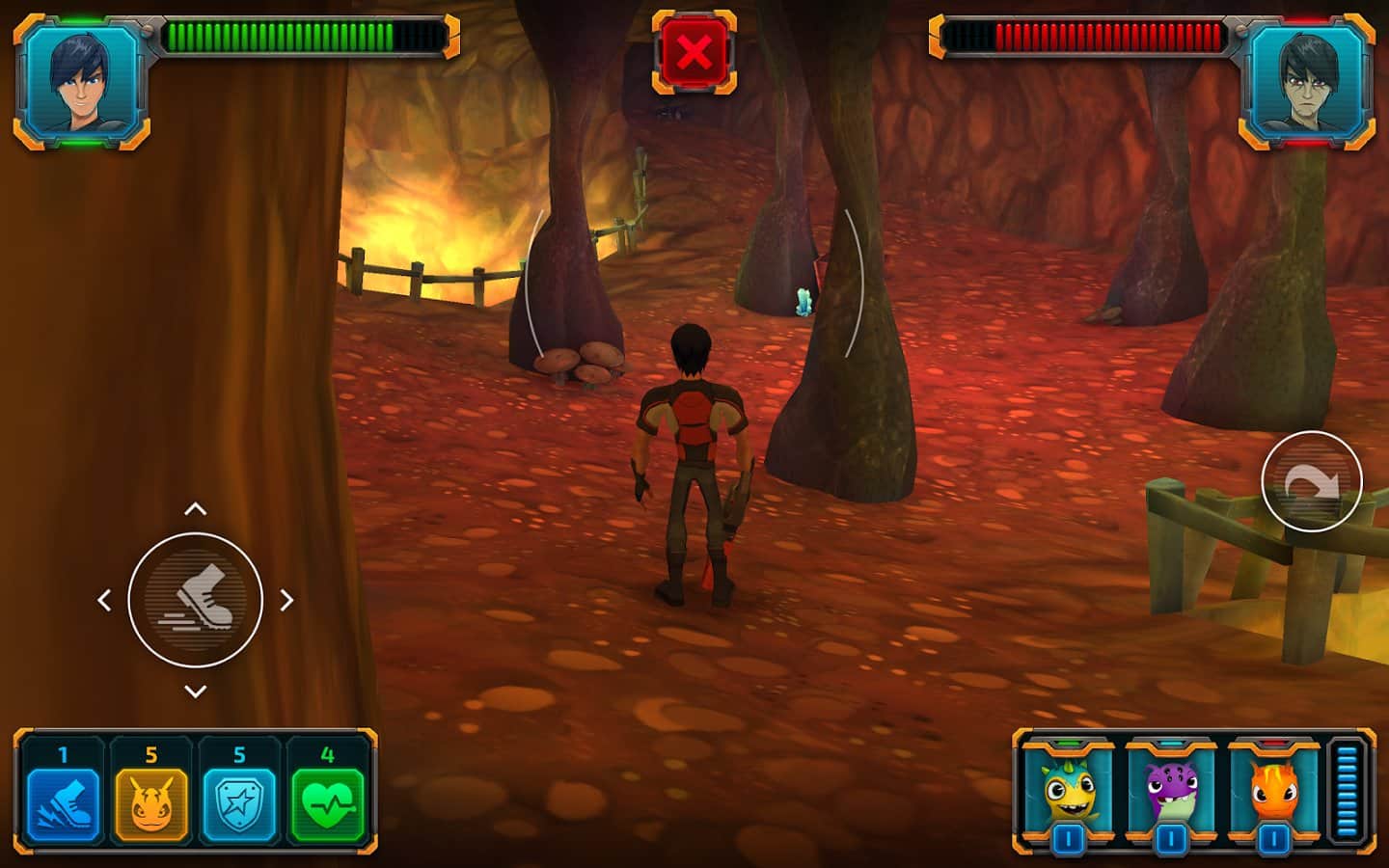The height and width of the screenshot is (868, 1389).
Task: Tap the running boot move control
Action: click(x=196, y=600)
